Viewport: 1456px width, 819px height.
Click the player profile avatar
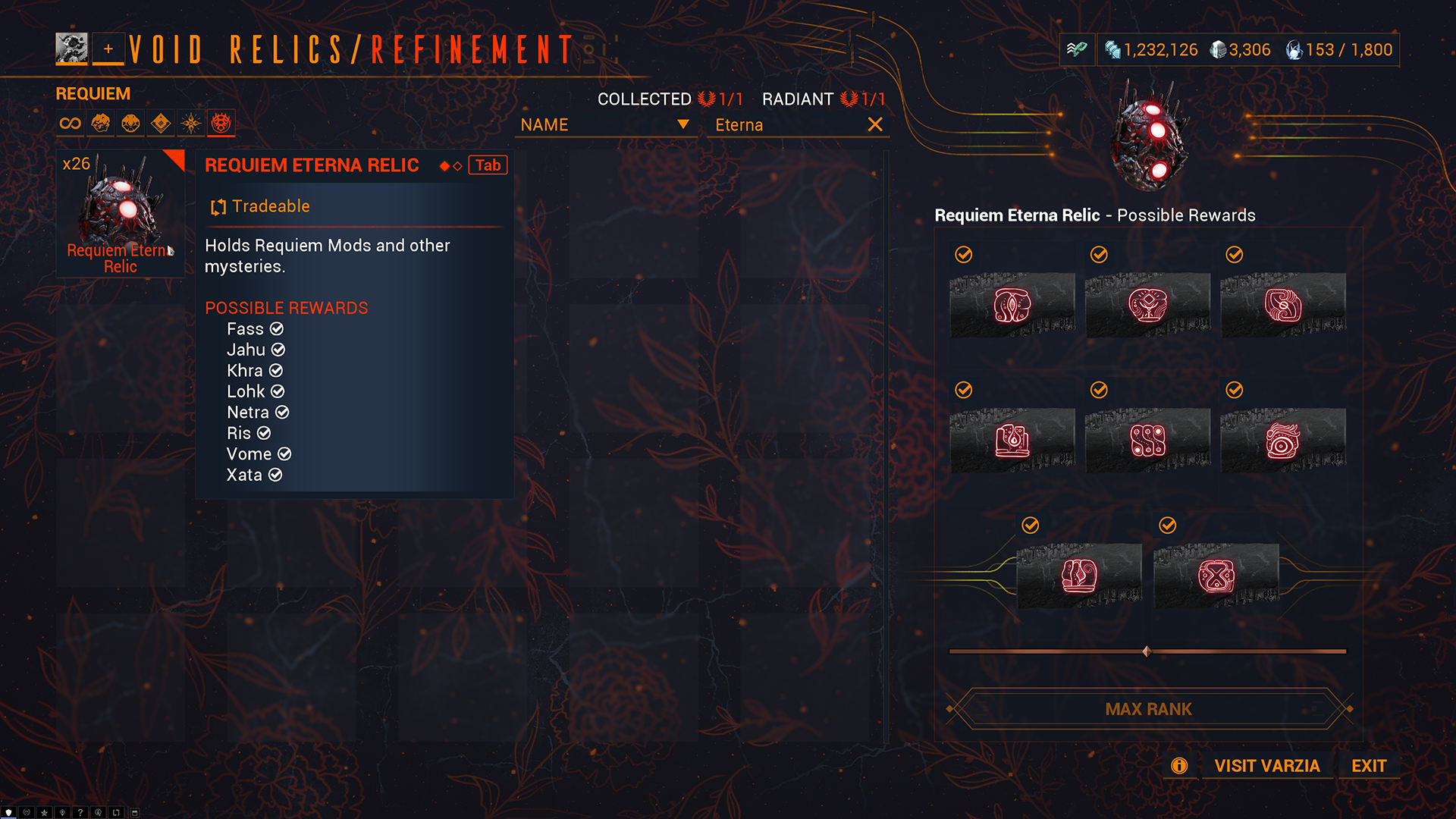[x=71, y=49]
